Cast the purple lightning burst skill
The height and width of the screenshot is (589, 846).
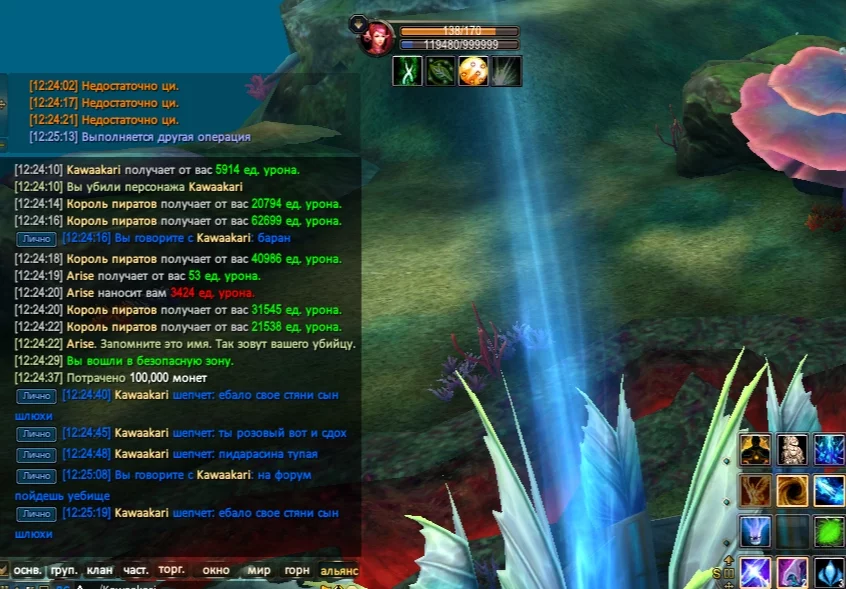pos(755,572)
